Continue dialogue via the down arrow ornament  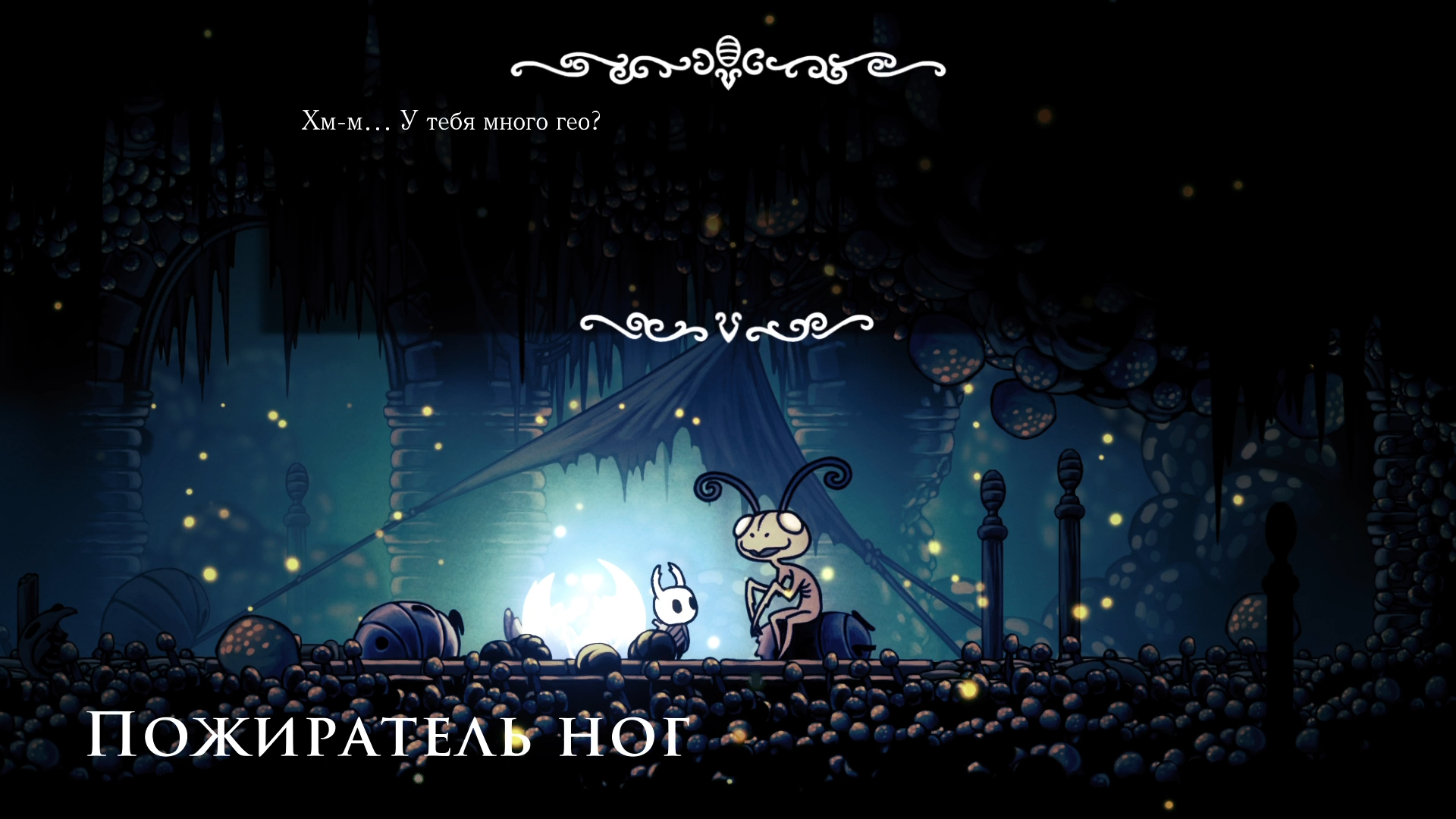(726, 328)
